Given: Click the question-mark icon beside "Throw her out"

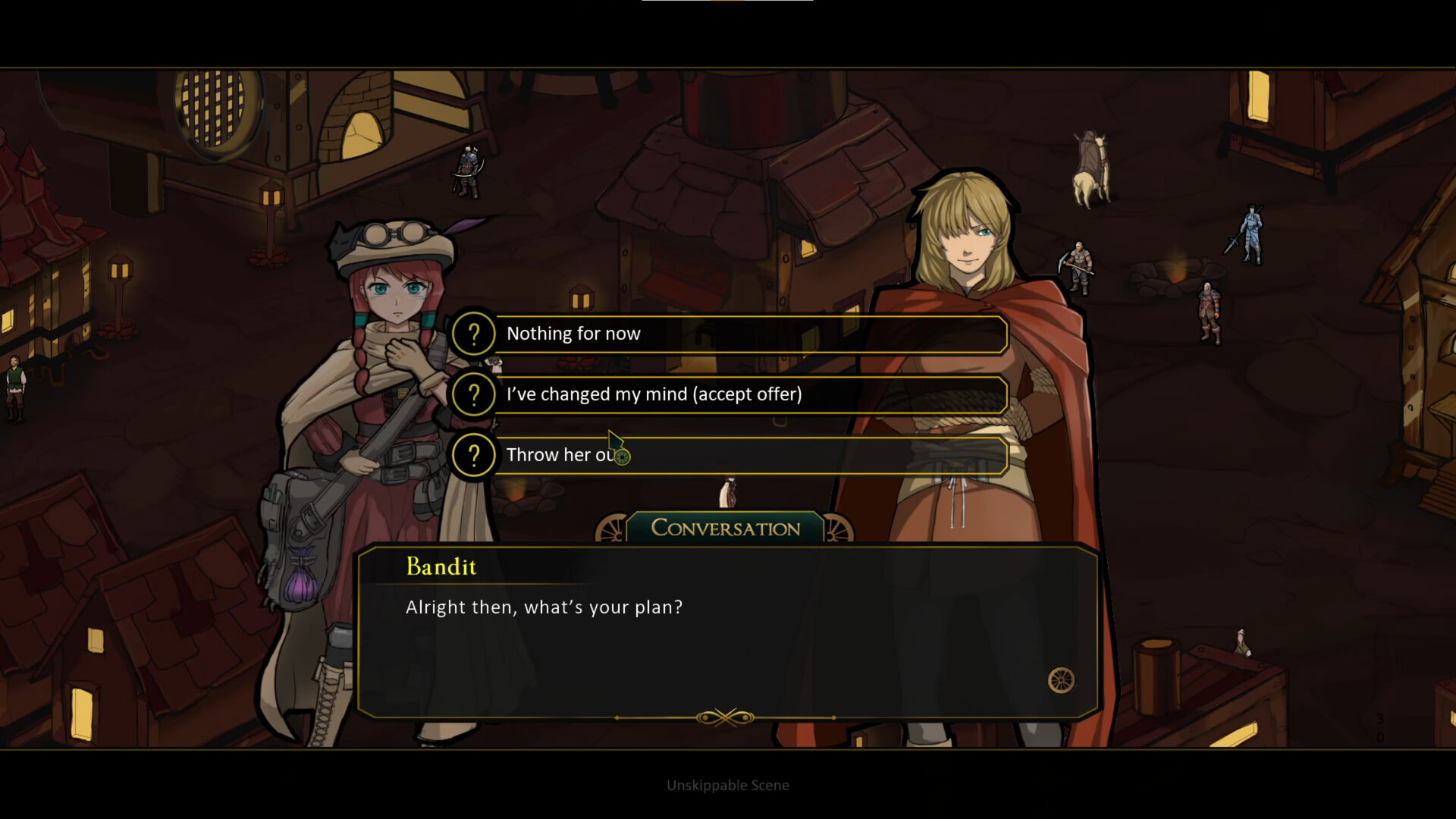Looking at the screenshot, I should click(473, 455).
